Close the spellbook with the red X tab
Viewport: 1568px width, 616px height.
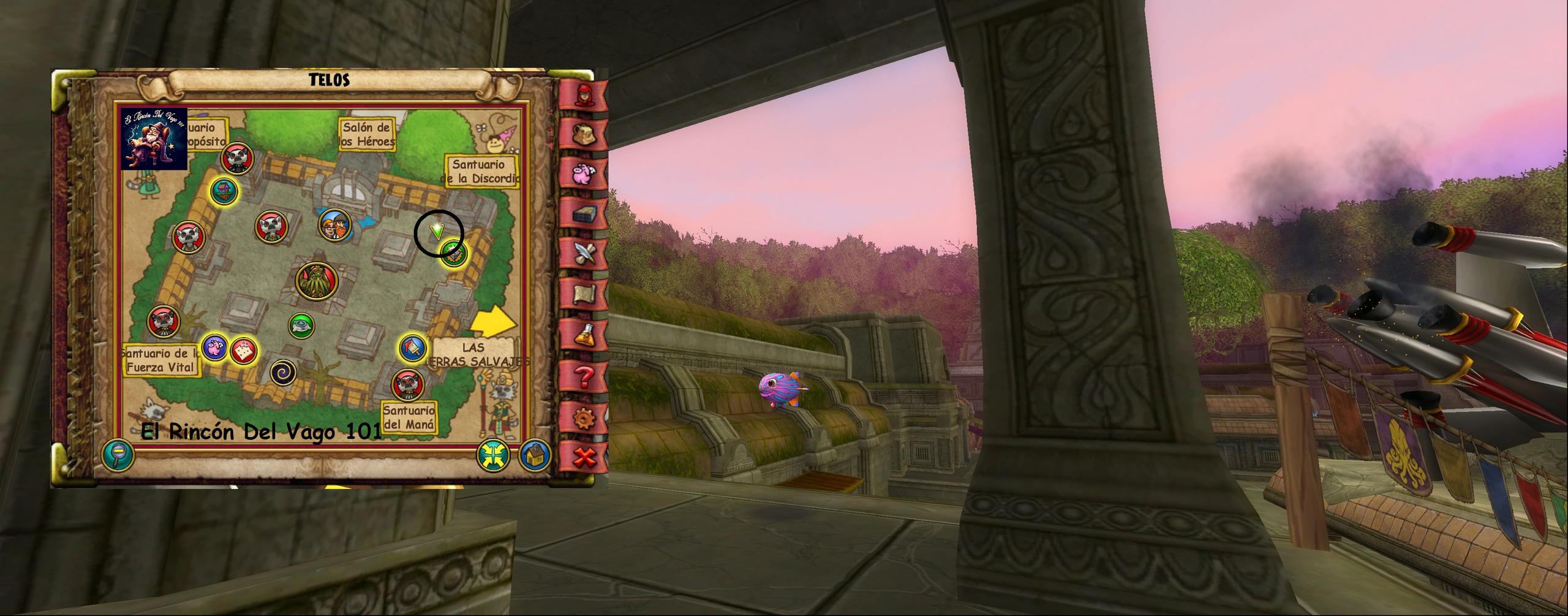click(x=585, y=457)
